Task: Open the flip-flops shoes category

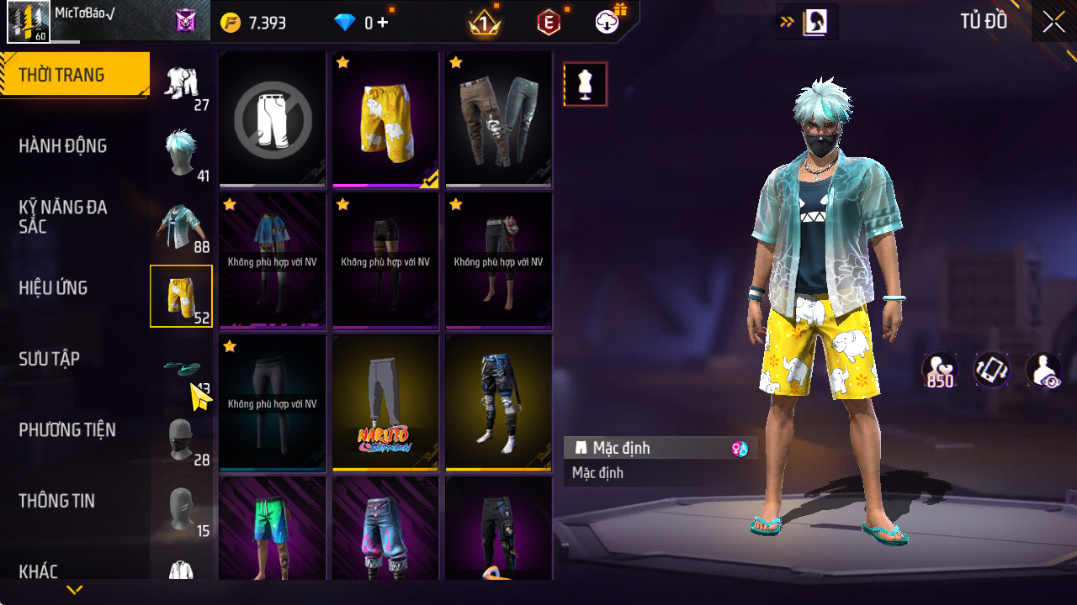Action: pyautogui.click(x=182, y=370)
